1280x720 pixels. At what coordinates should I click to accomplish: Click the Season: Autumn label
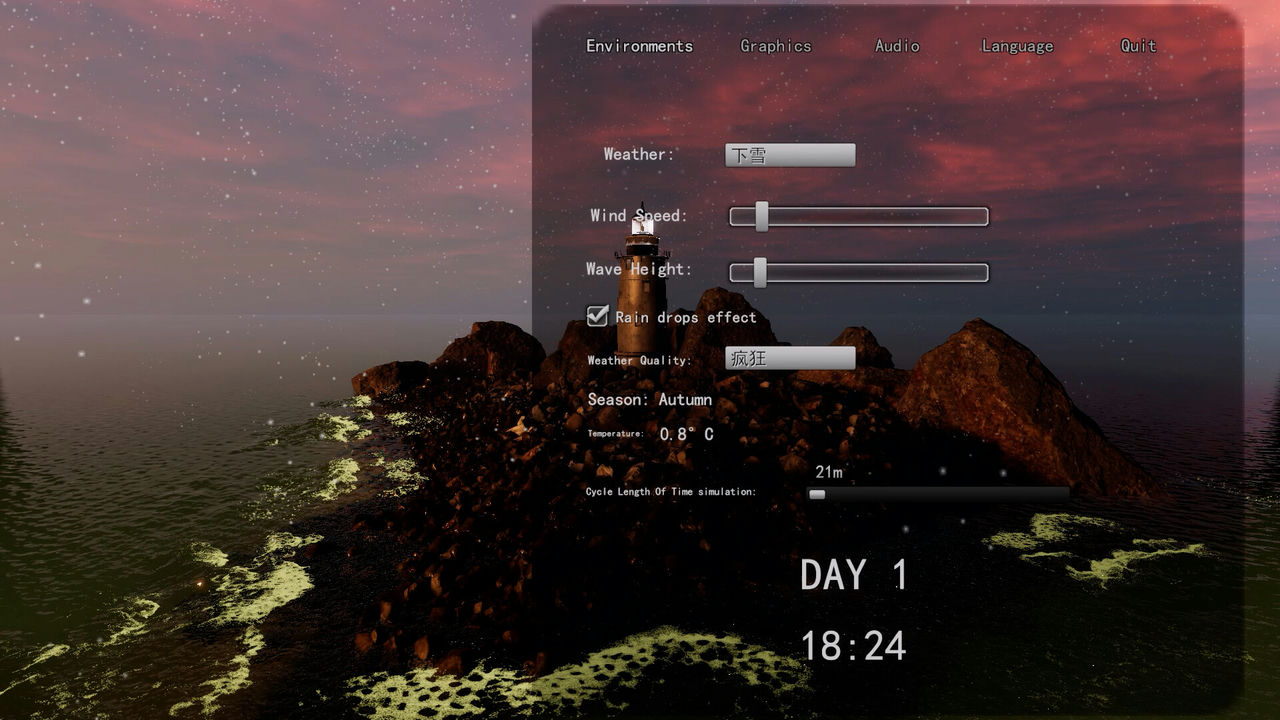(x=649, y=399)
